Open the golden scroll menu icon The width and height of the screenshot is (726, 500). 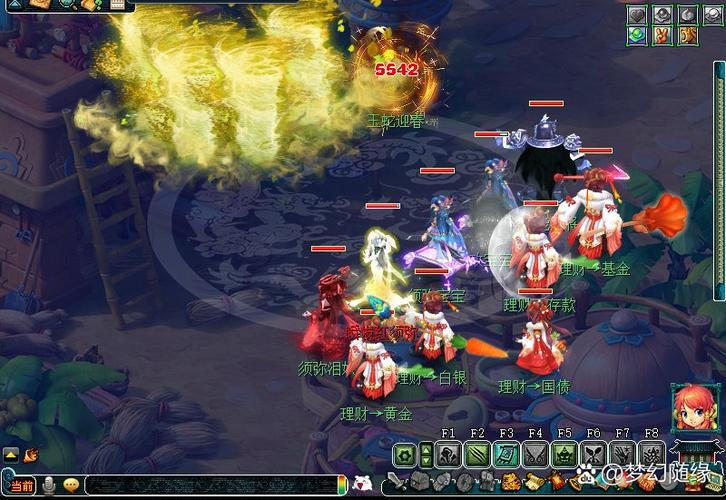[688, 36]
